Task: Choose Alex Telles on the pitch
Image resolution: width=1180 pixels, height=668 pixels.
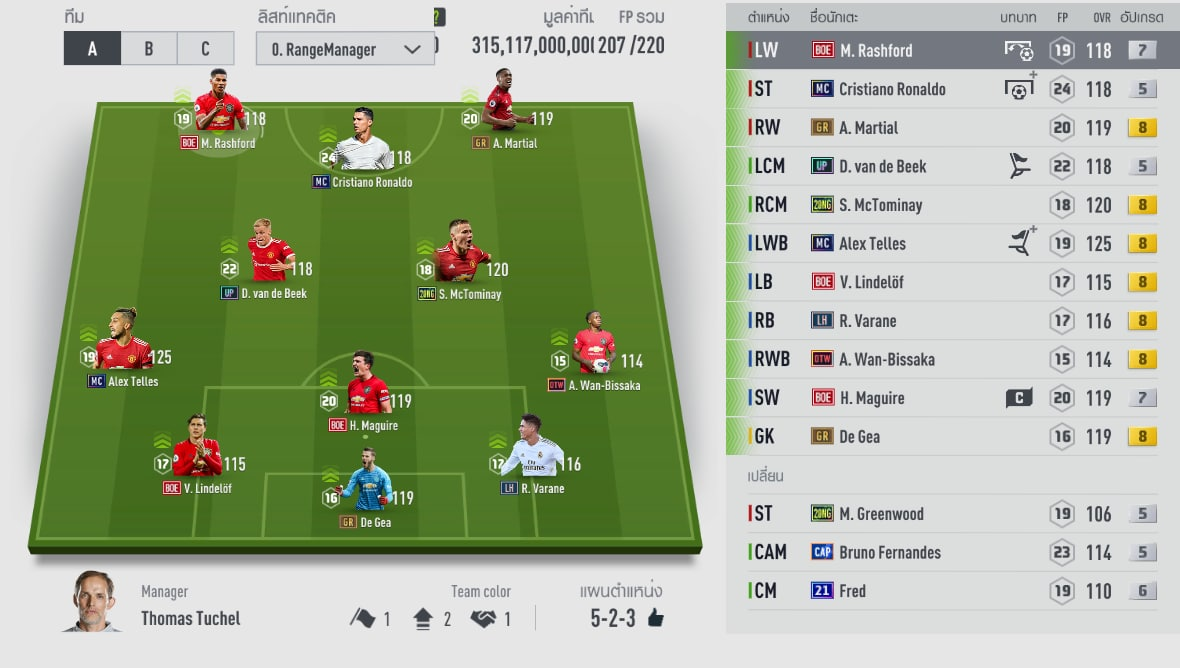Action: tap(126, 342)
